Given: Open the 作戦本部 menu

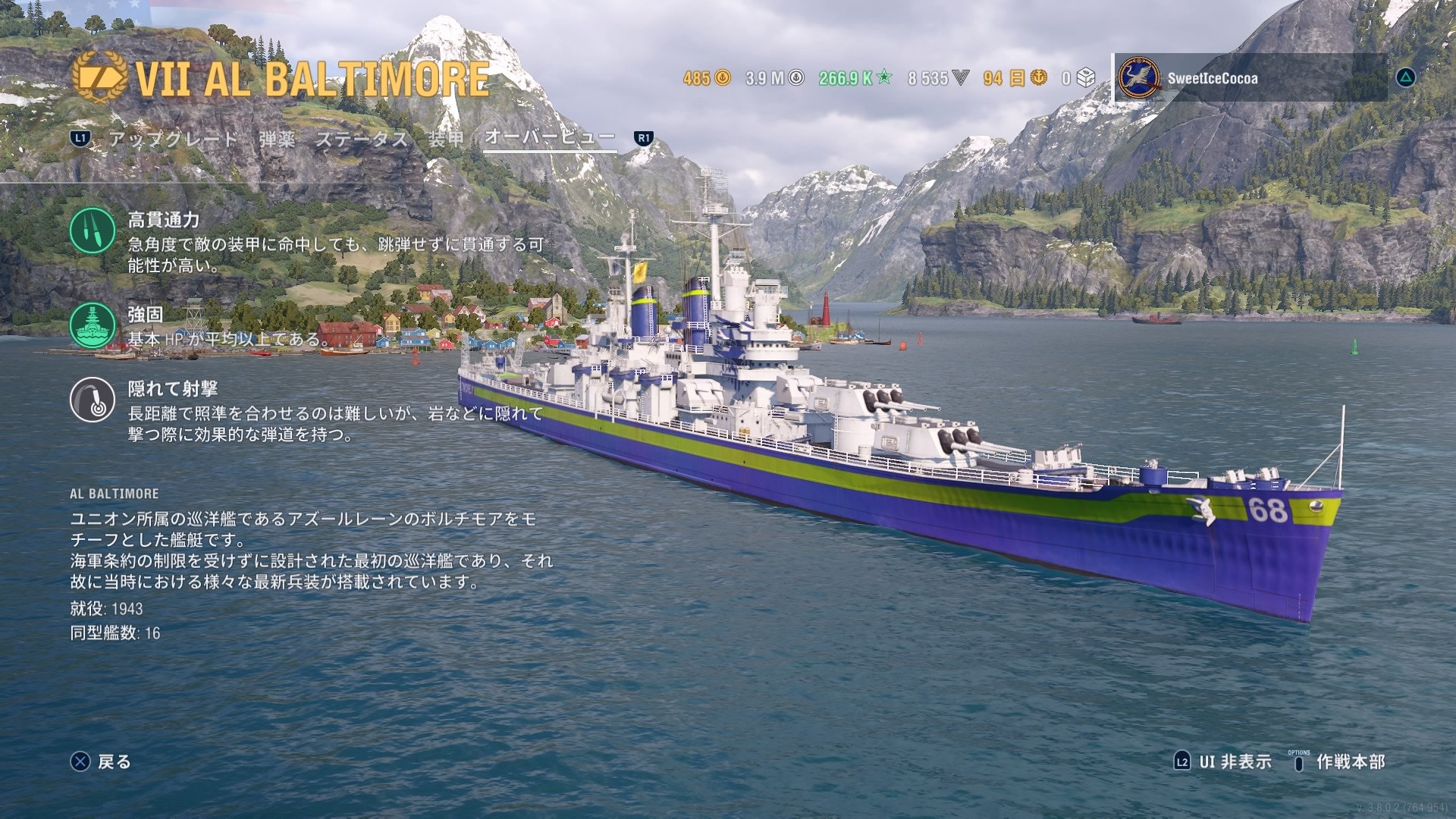Looking at the screenshot, I should (1339, 761).
